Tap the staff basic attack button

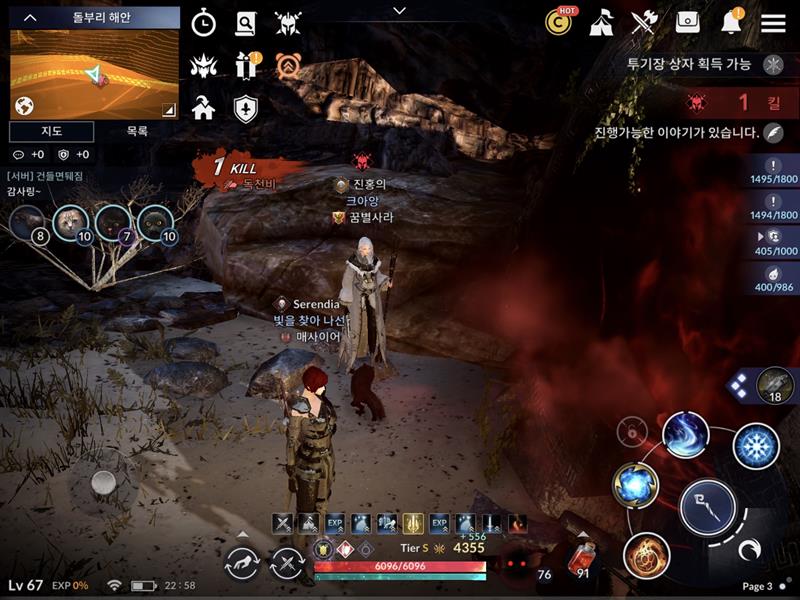pos(707,507)
